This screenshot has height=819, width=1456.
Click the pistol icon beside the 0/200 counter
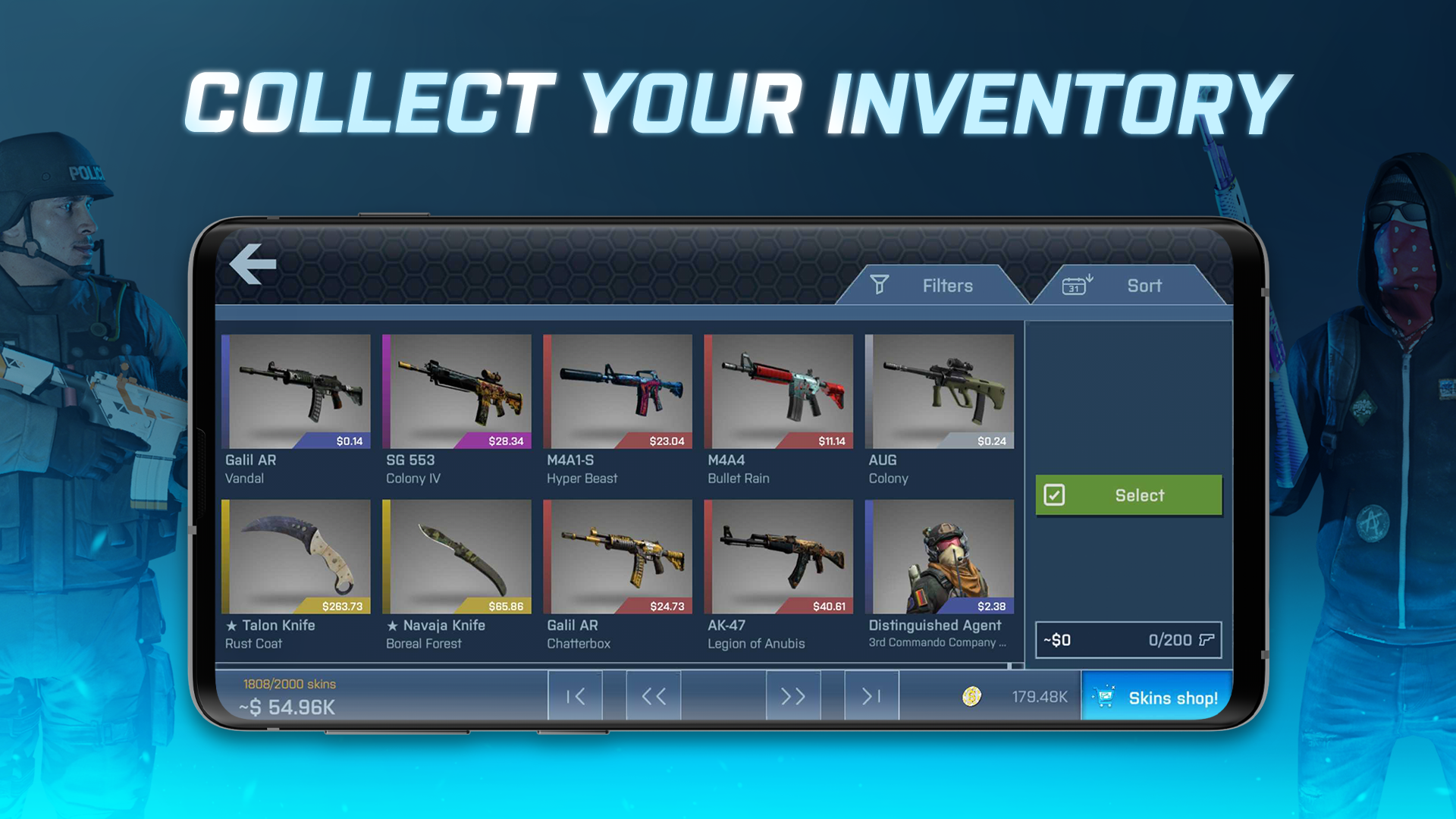coord(1209,639)
